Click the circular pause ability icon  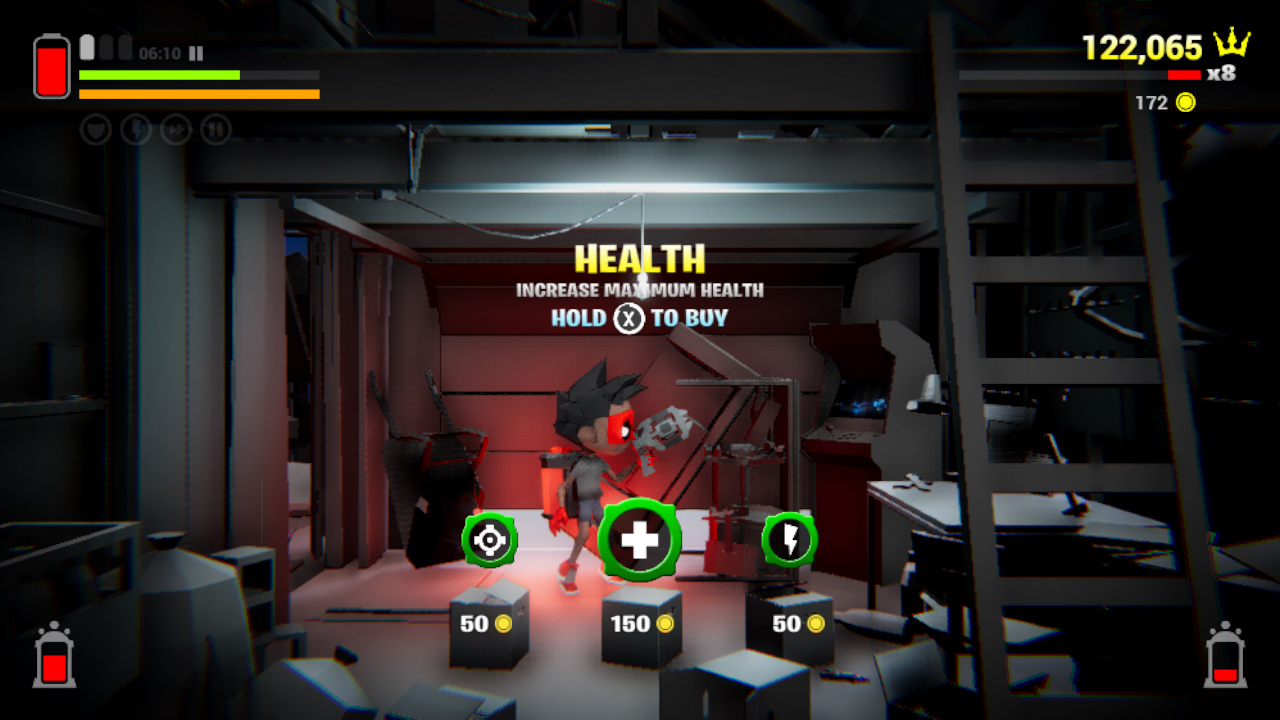[x=218, y=129]
